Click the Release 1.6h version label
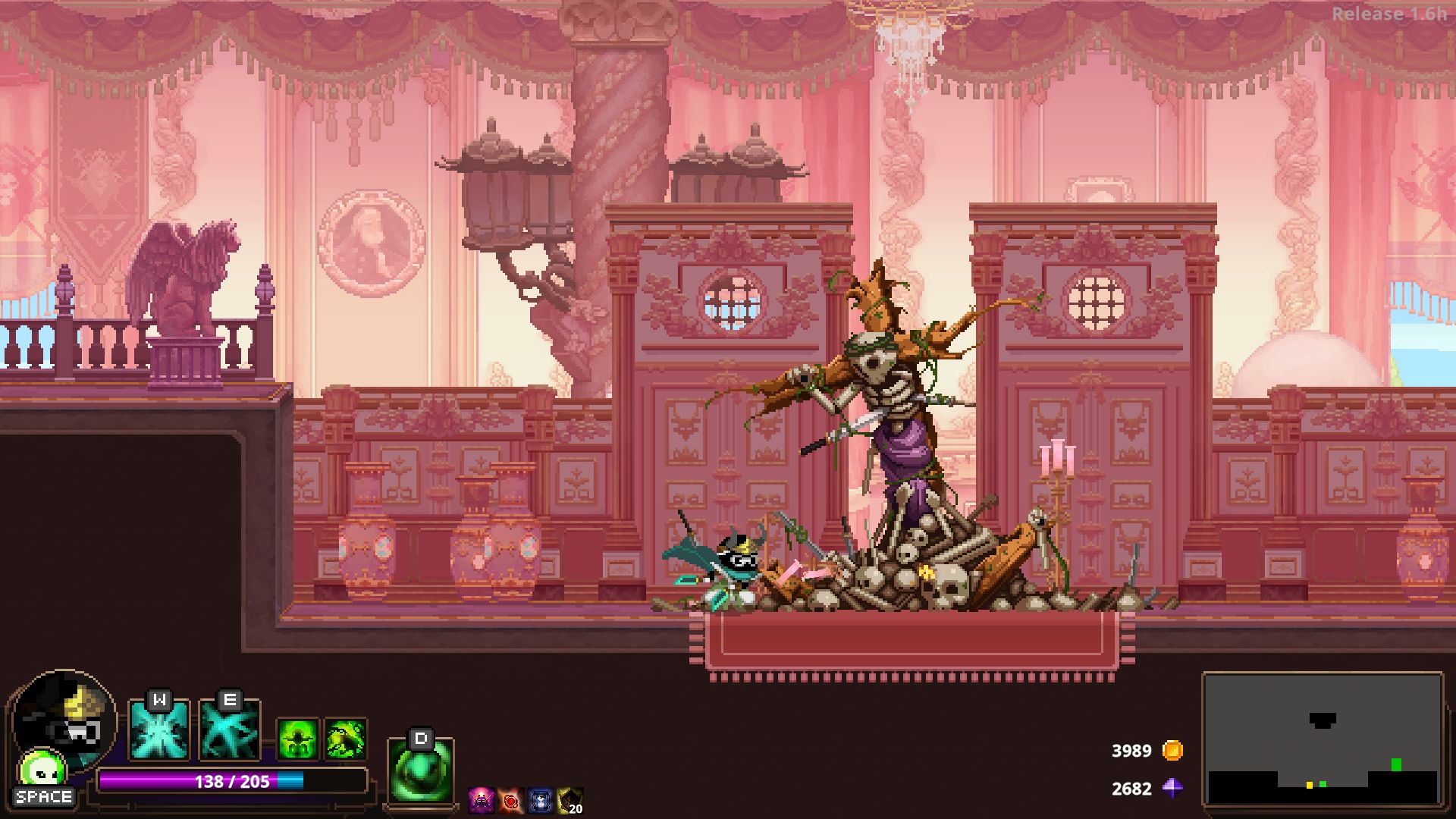This screenshot has height=819, width=1456. pos(1391,12)
